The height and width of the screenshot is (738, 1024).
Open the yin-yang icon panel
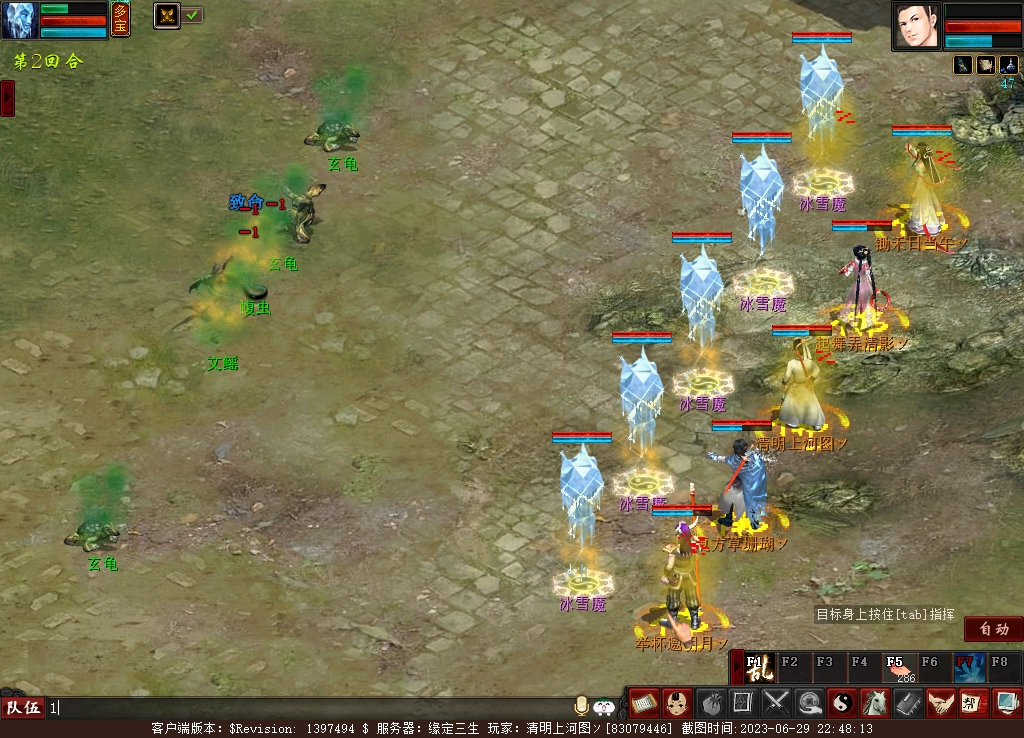(x=842, y=703)
